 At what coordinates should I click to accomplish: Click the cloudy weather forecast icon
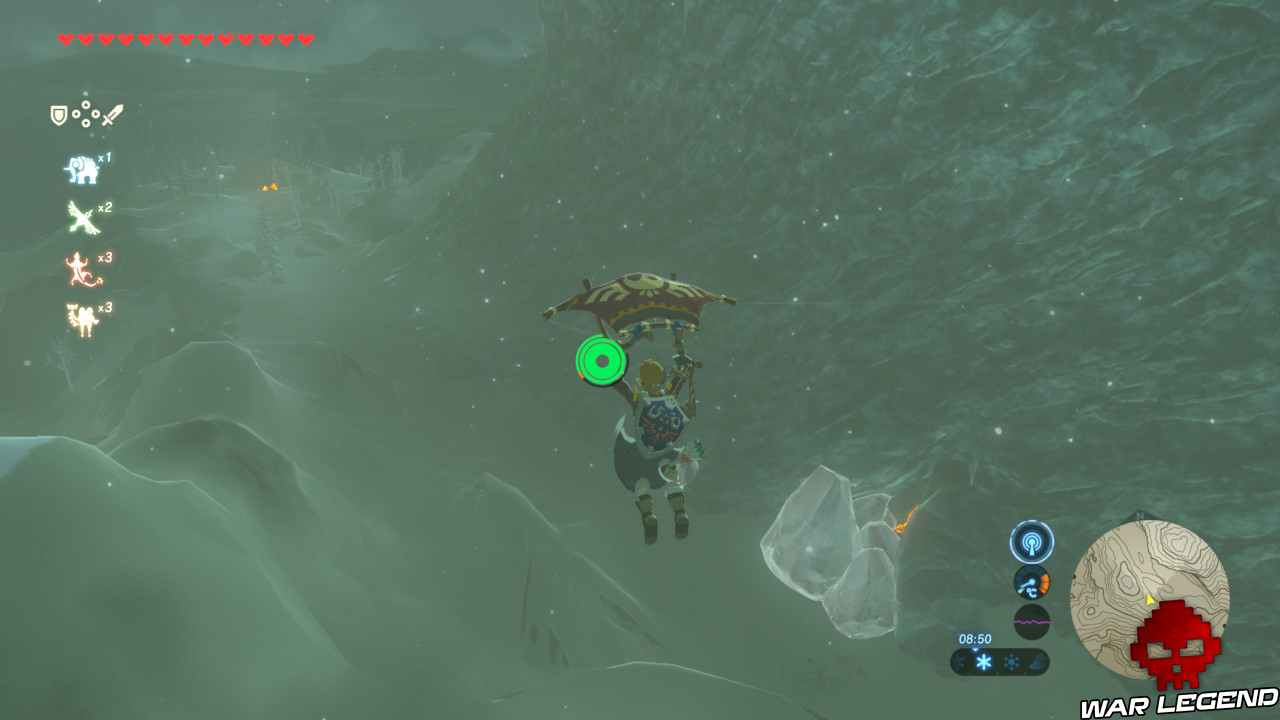1036,662
